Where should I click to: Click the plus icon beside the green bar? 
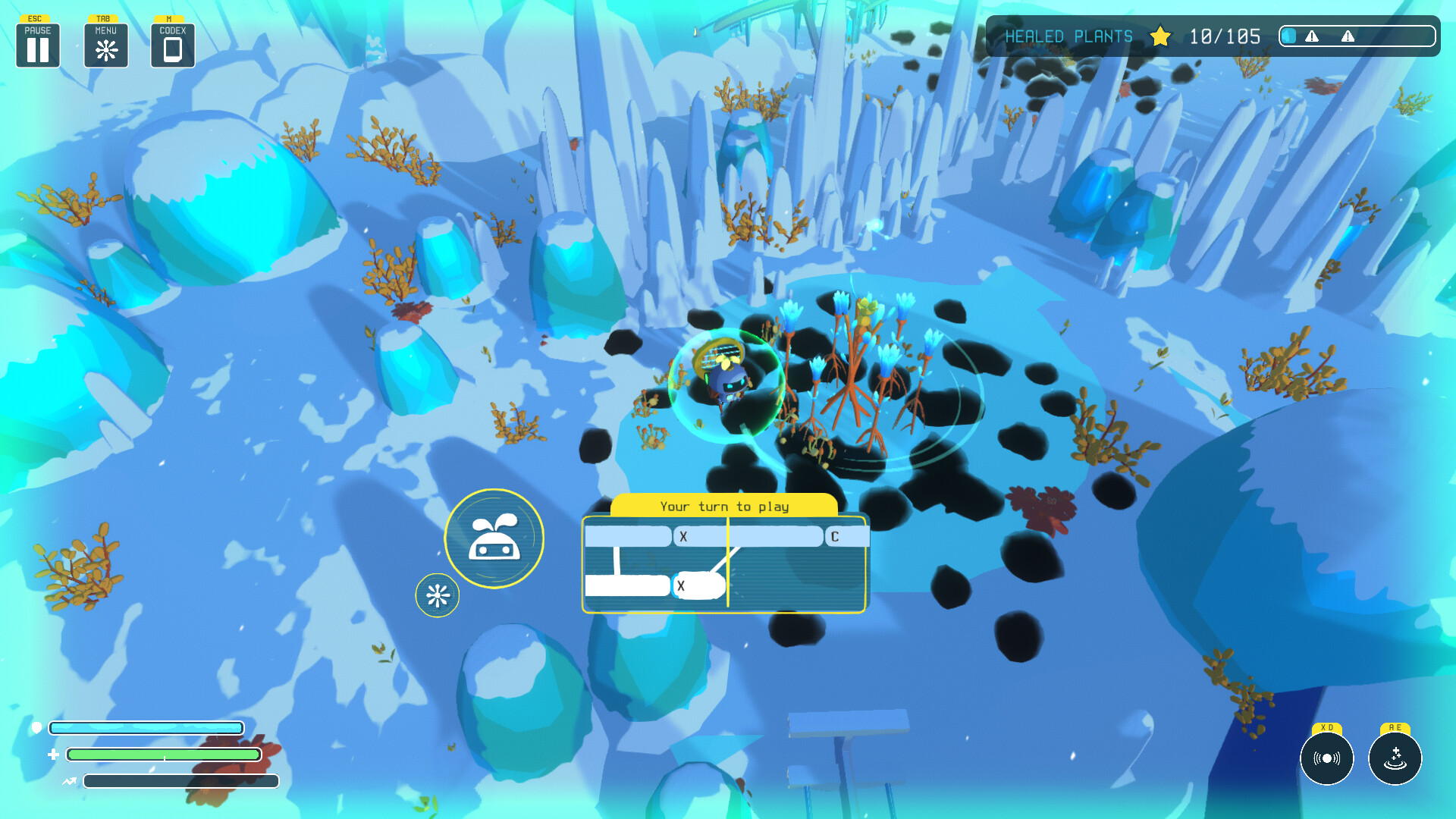(x=53, y=754)
